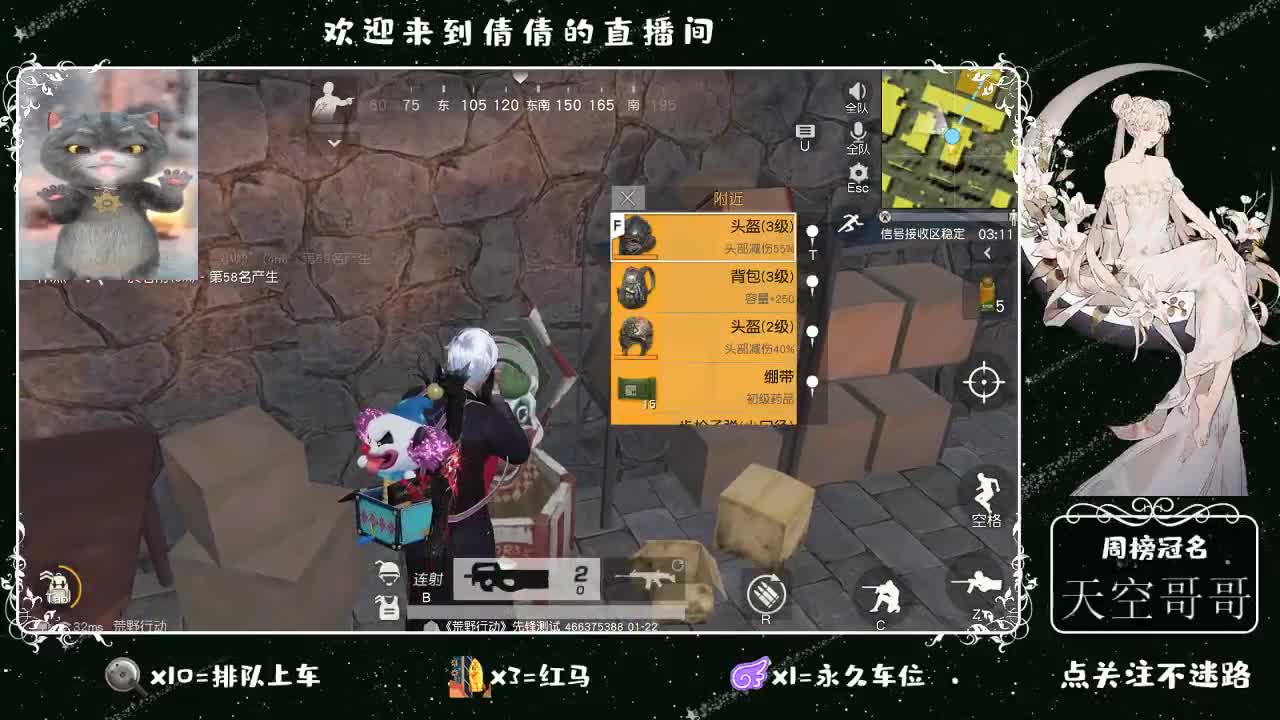Close the nearby loot panel with the X

click(x=627, y=198)
